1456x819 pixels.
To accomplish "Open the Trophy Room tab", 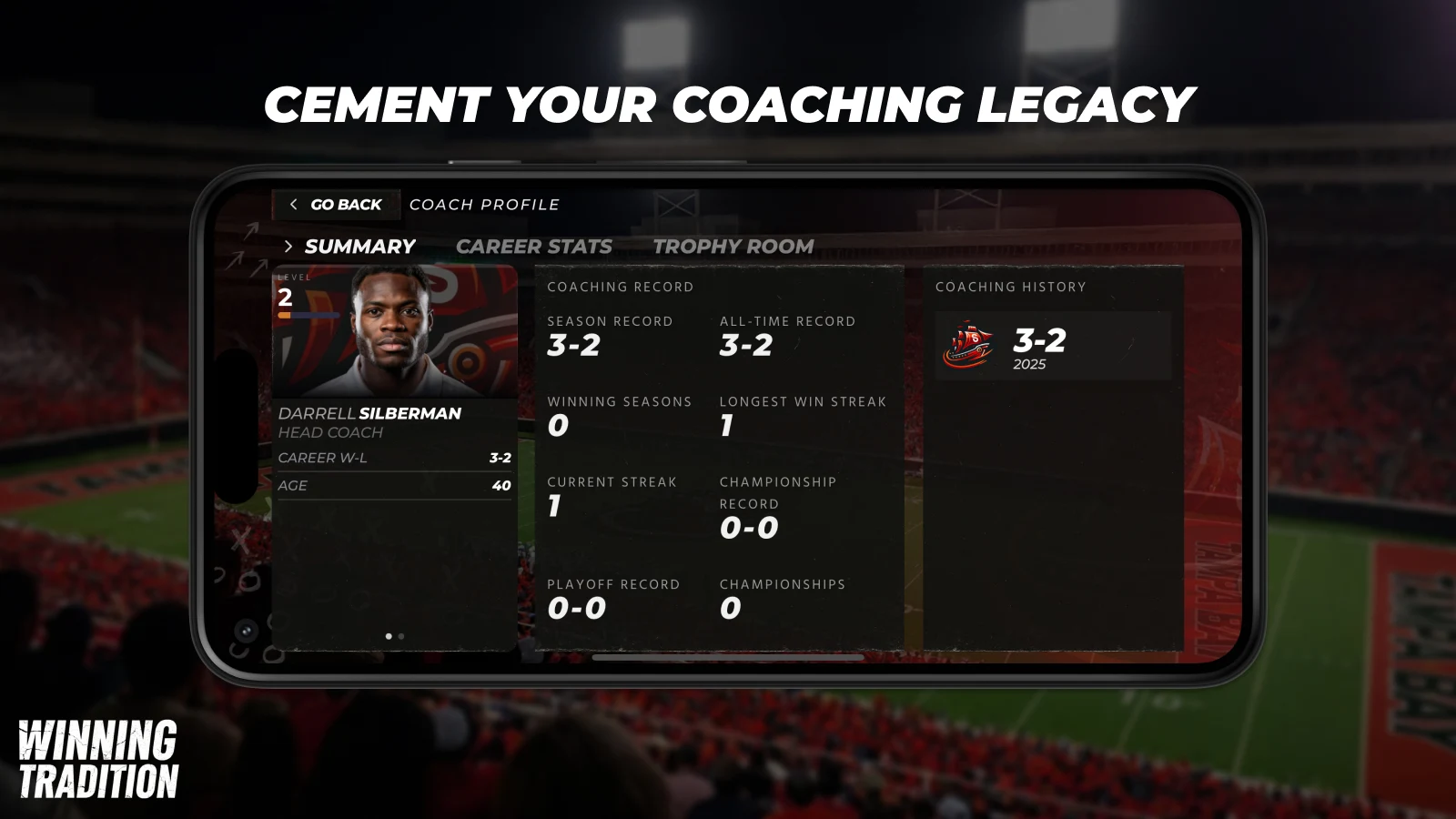I will tap(733, 247).
